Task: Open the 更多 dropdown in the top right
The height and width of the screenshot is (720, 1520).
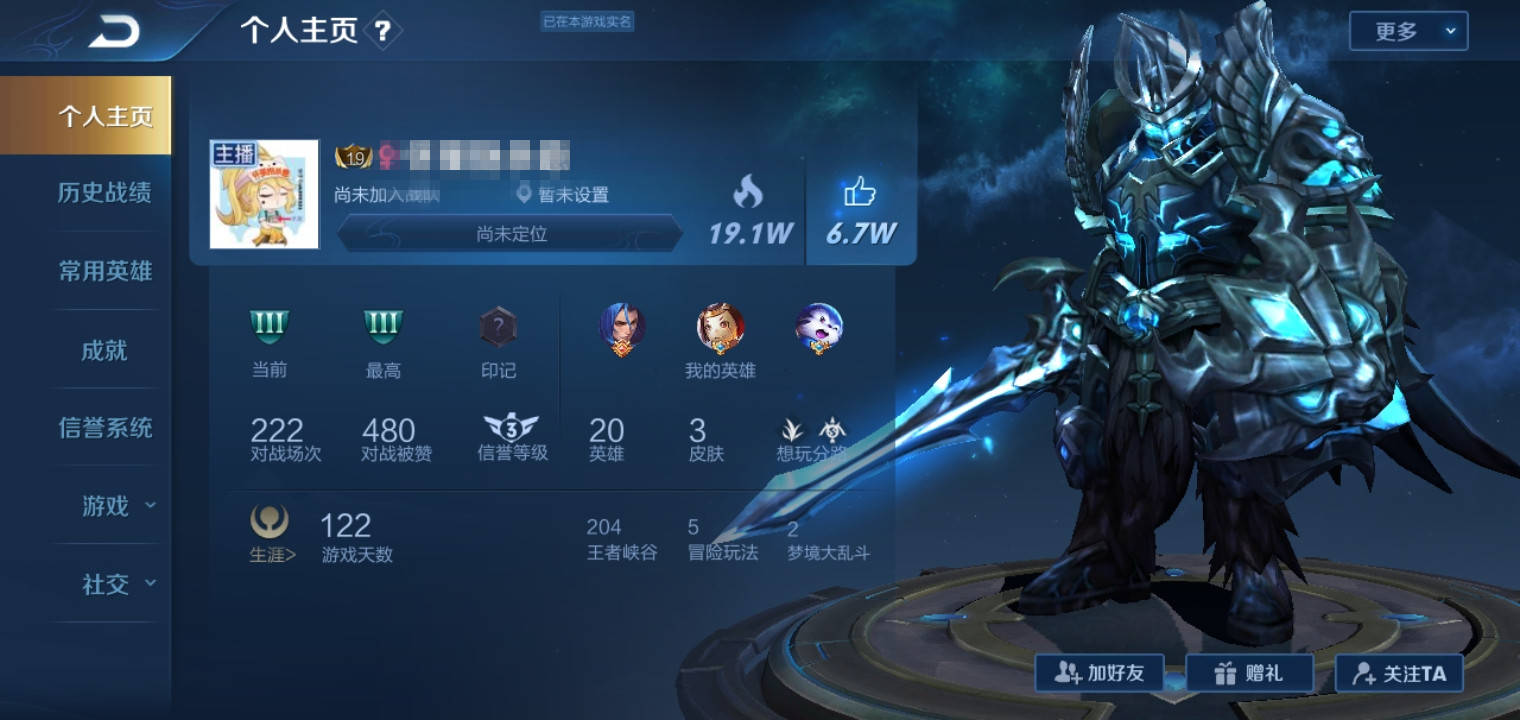Action: point(1408,31)
